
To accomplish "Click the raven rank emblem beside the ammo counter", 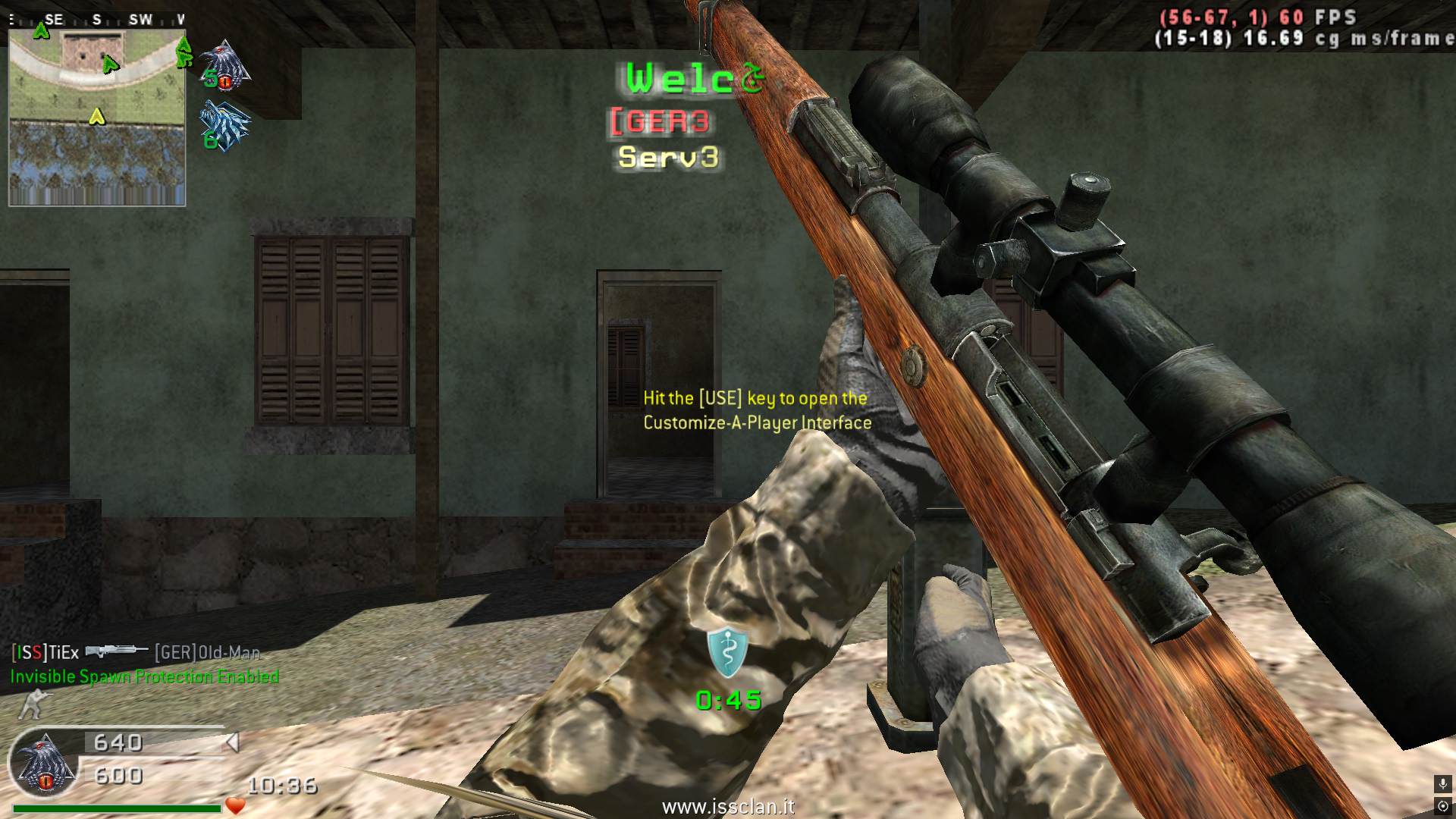I will pyautogui.click(x=44, y=765).
